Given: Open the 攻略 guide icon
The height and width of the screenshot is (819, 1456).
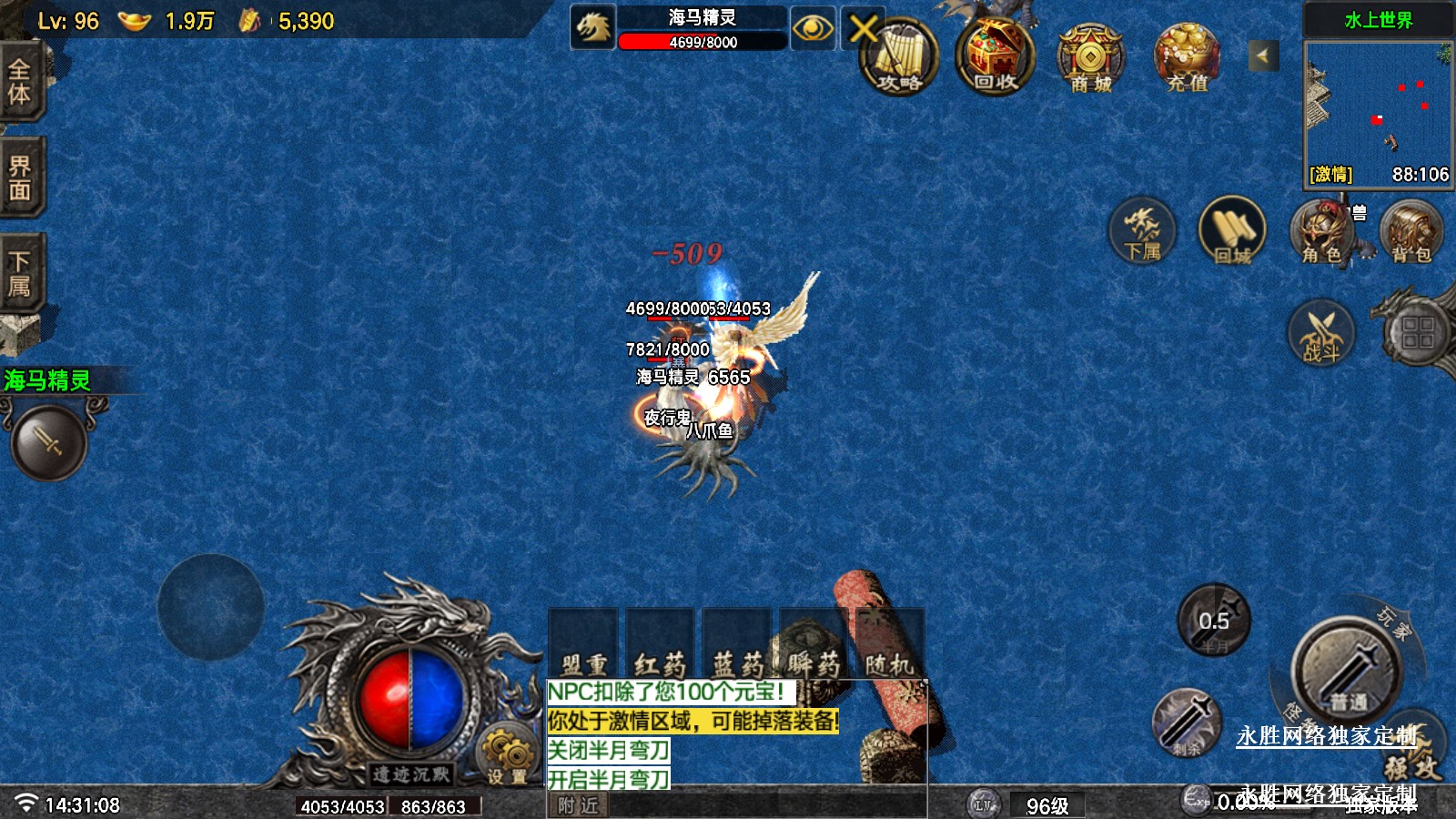Looking at the screenshot, I should click(900, 56).
